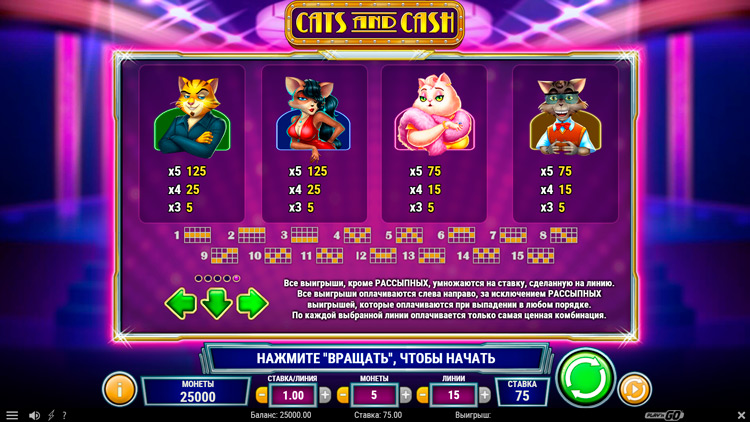The image size is (750, 422).
Task: Increase the bet per line (Ставка/Линия)
Action: click(324, 395)
